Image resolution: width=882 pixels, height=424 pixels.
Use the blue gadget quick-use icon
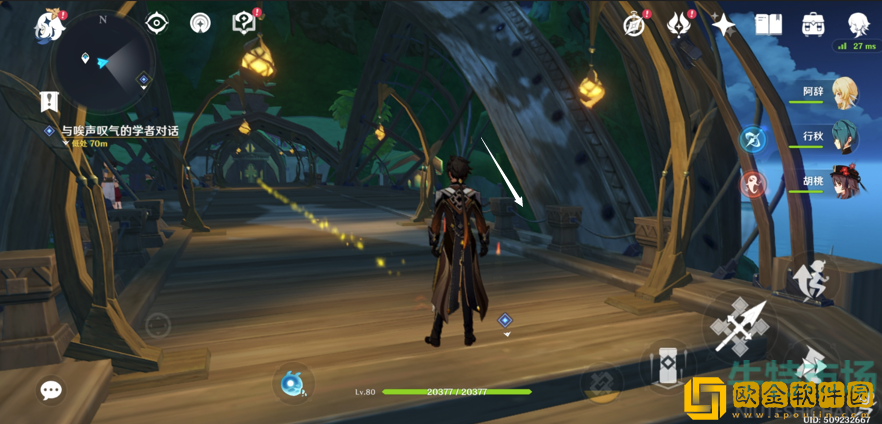pyautogui.click(x=293, y=384)
